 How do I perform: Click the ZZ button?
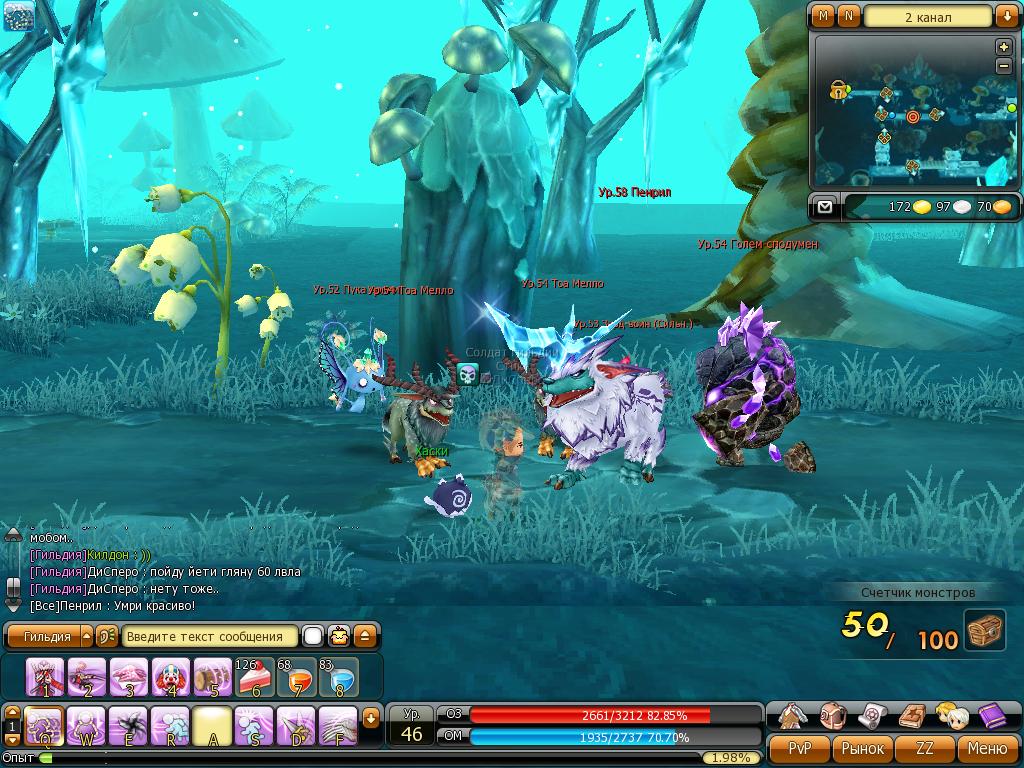pyautogui.click(x=925, y=748)
